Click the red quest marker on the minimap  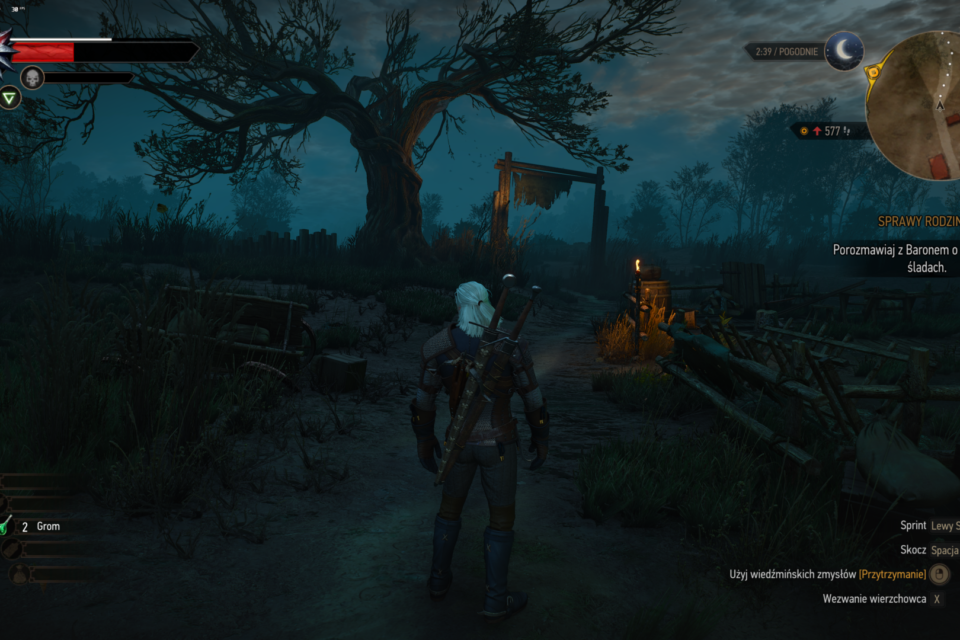click(x=936, y=166)
